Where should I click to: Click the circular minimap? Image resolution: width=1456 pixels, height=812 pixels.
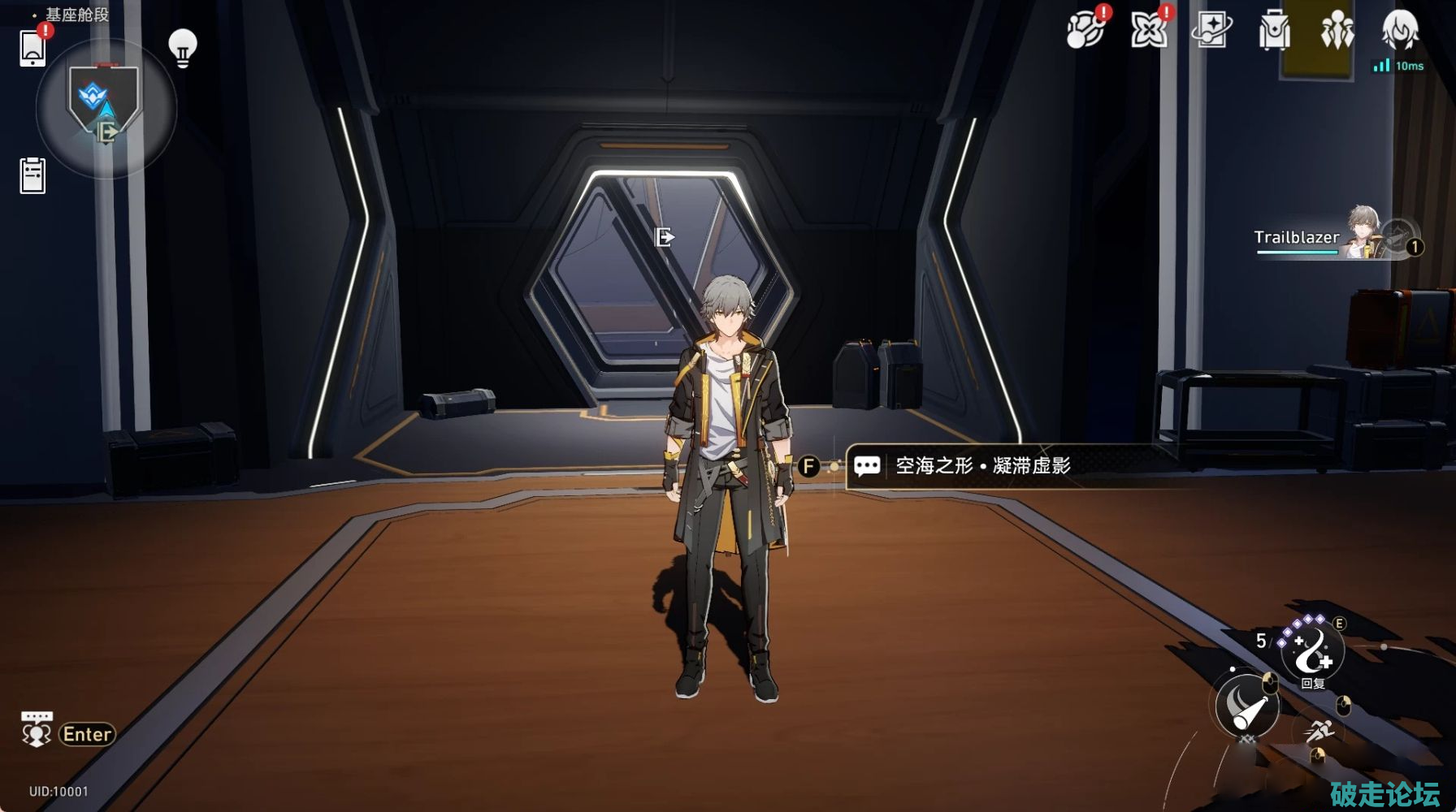point(106,107)
